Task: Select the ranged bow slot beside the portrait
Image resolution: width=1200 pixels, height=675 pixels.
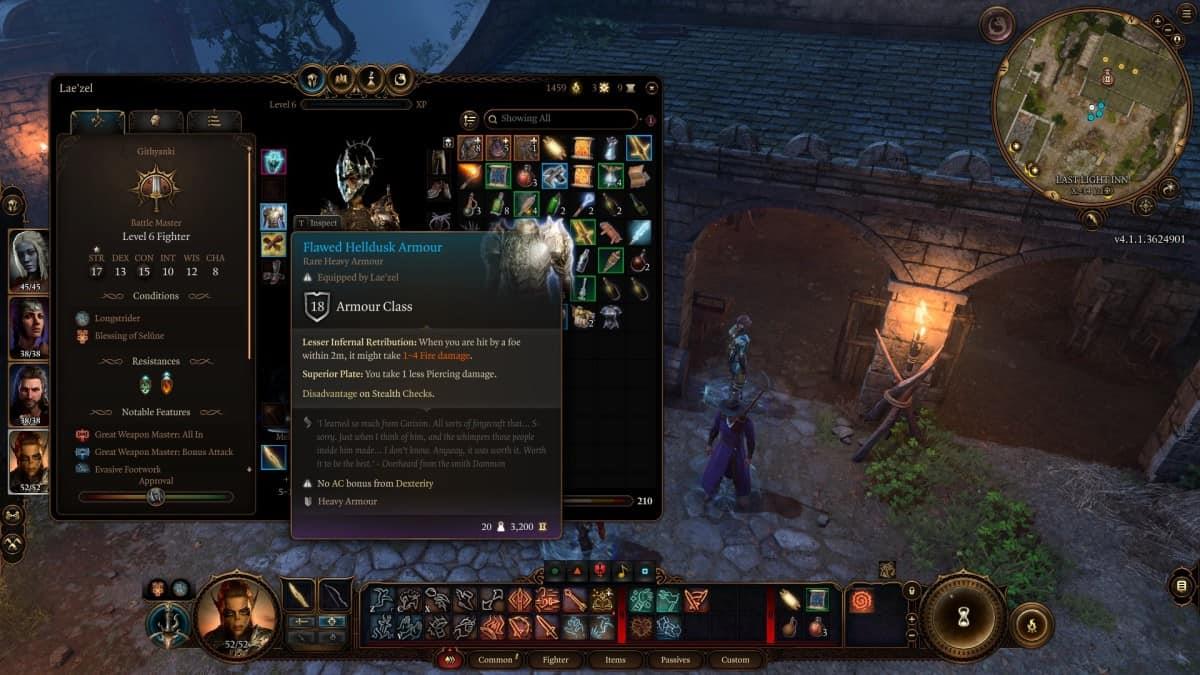Action: tap(334, 595)
